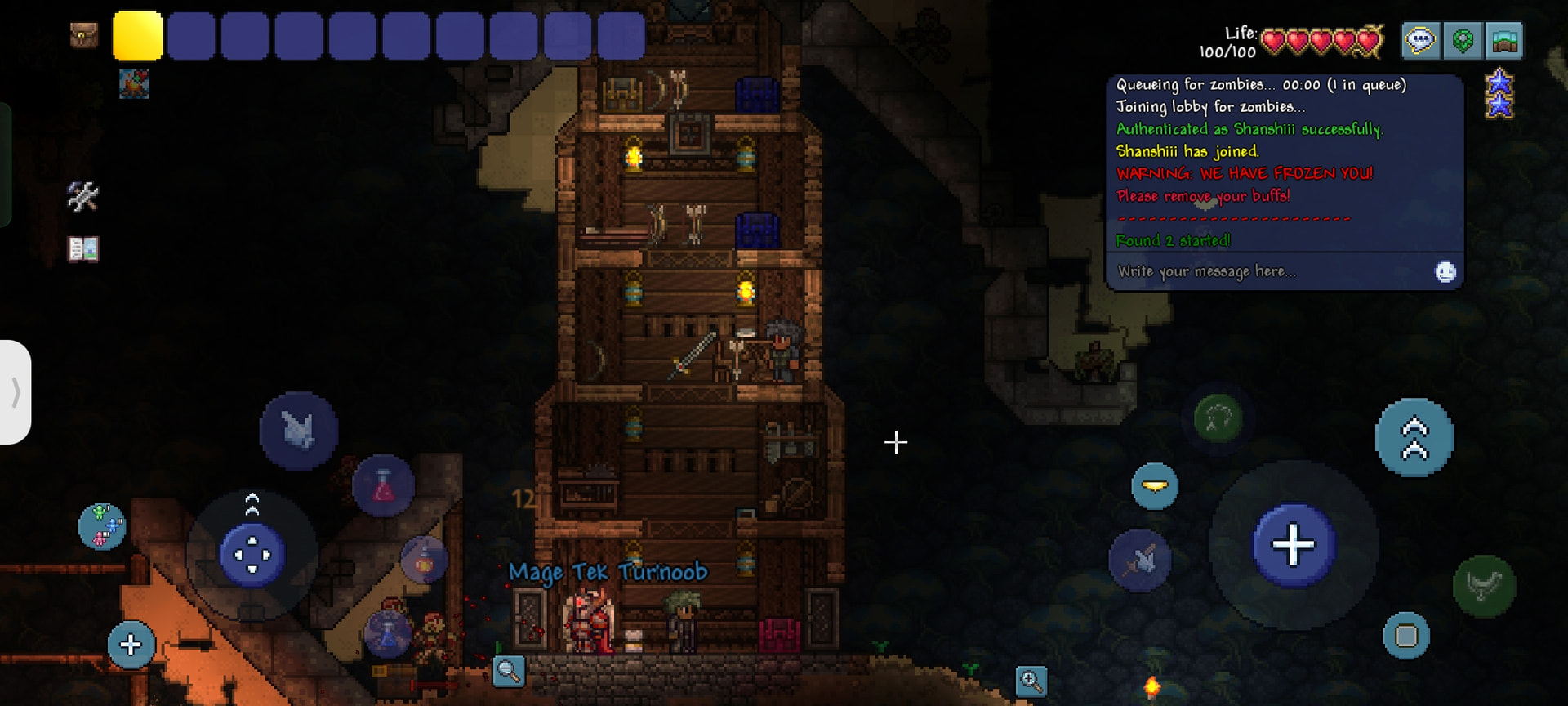This screenshot has width=1568, height=706.
Task: Toggle the landscape picture button beside the map pin
Action: (x=1504, y=40)
